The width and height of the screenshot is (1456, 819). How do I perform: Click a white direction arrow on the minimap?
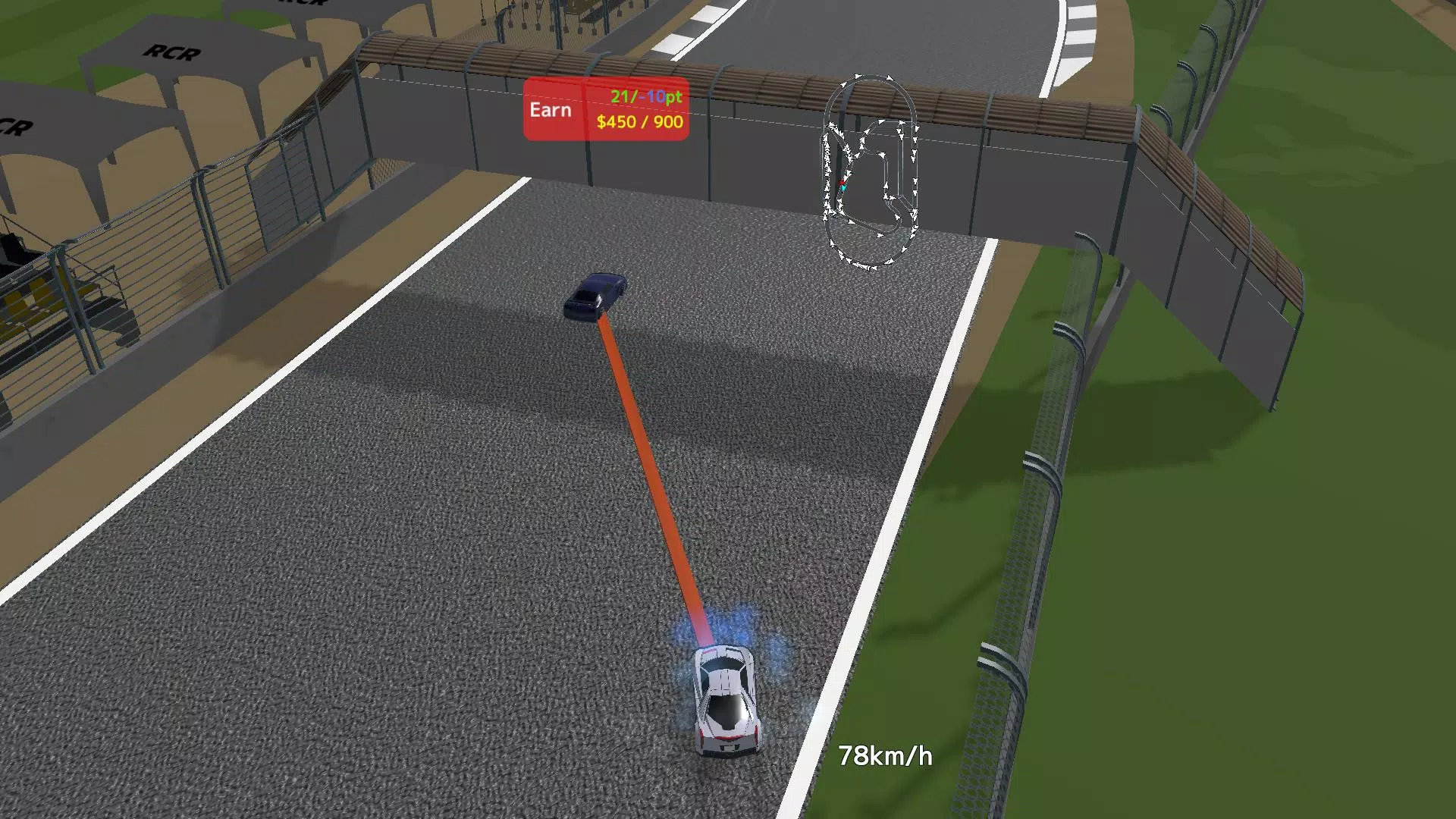[x=857, y=76]
